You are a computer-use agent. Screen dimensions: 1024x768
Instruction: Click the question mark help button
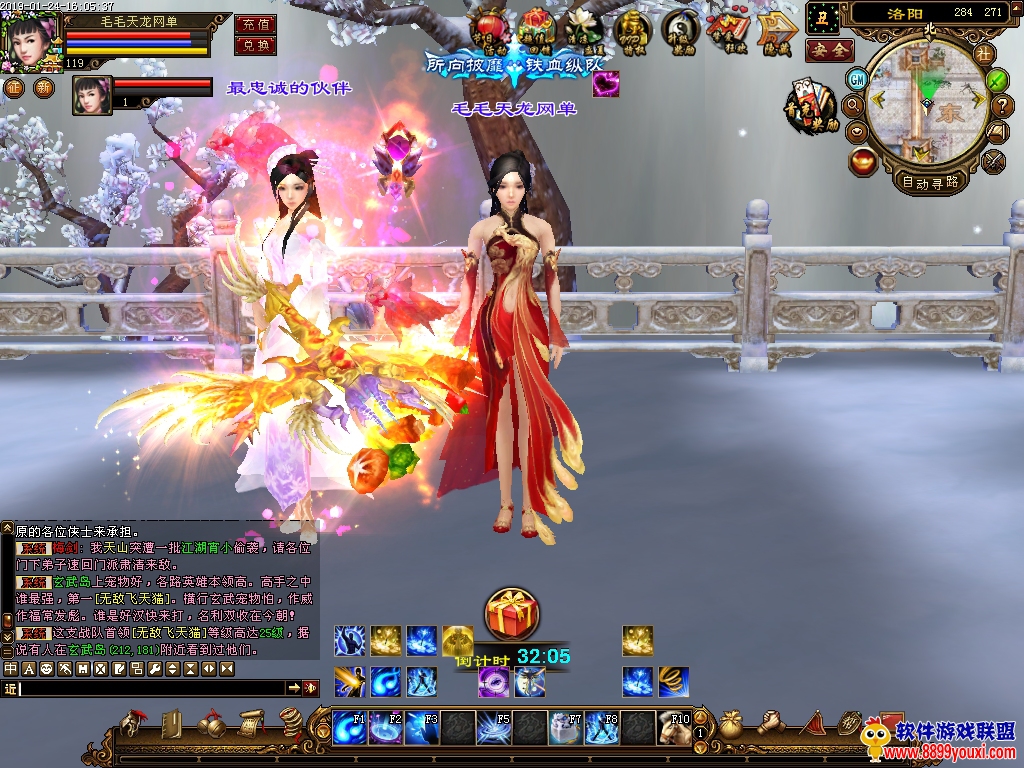point(1002,104)
